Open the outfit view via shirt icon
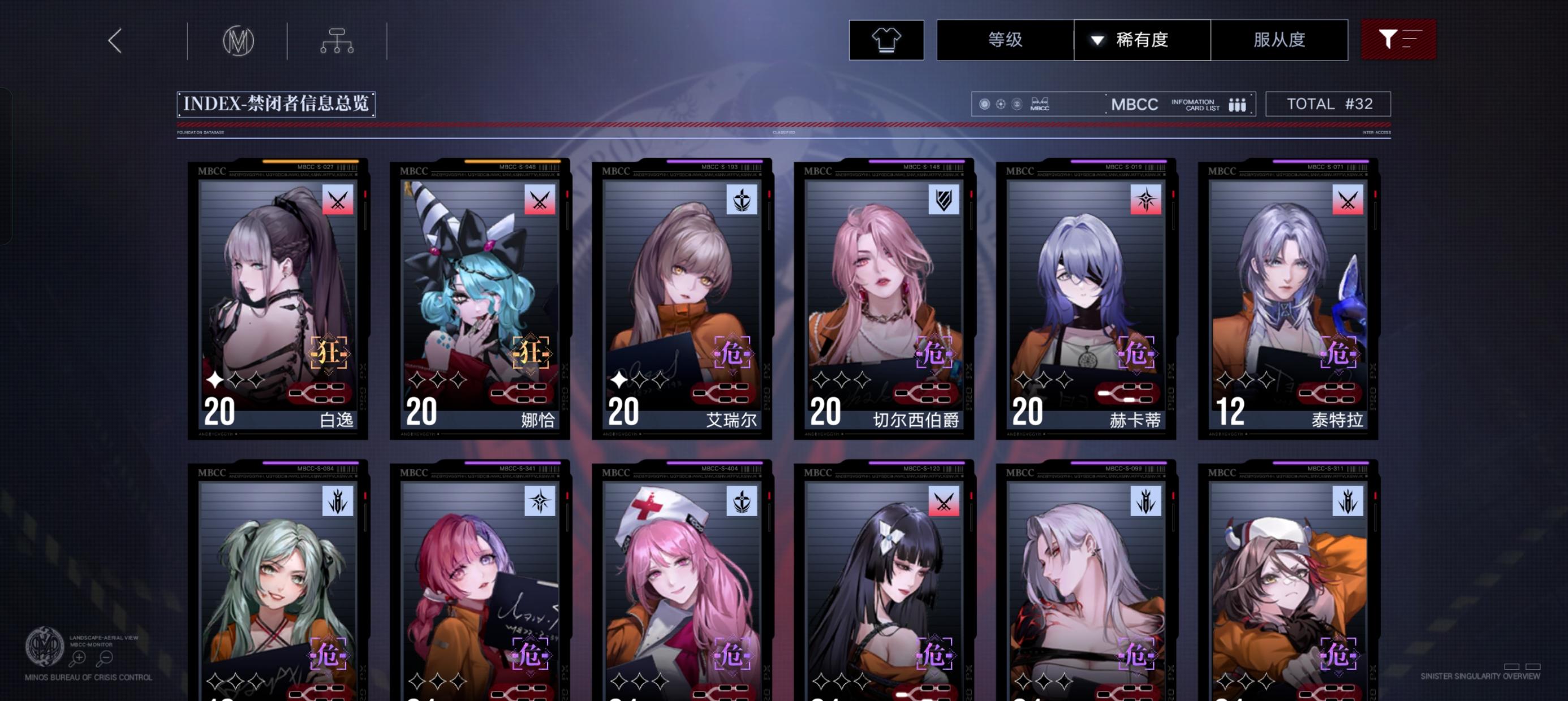The width and height of the screenshot is (1568, 701). [886, 40]
